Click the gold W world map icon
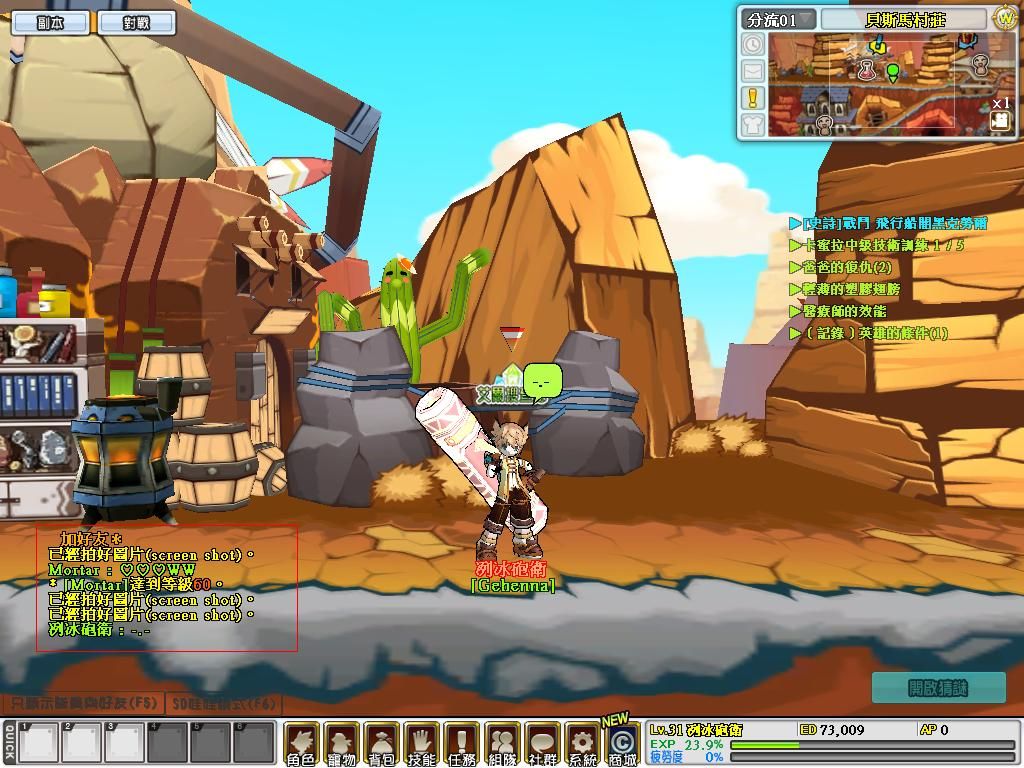 coord(1004,18)
